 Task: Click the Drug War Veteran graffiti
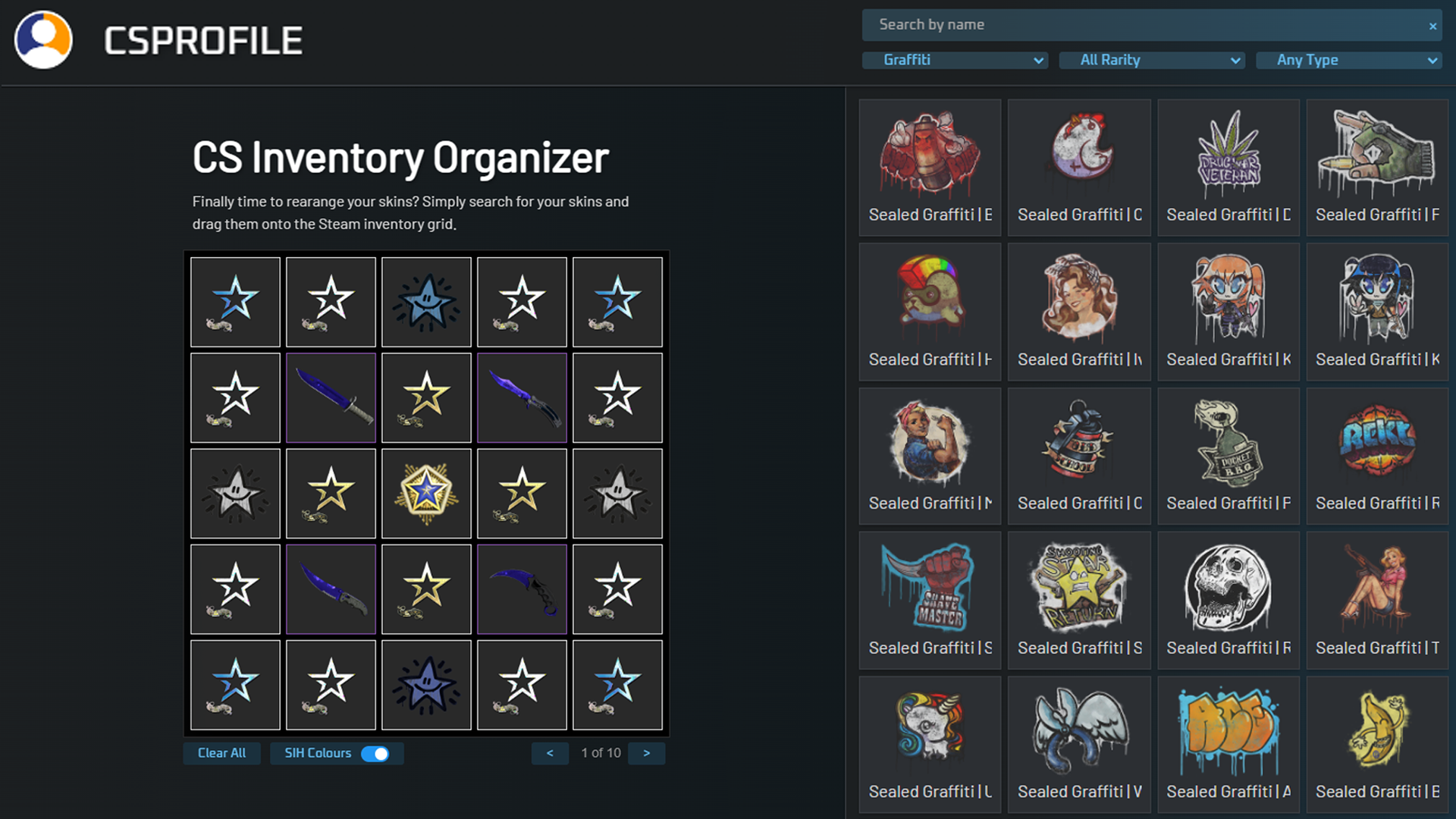click(x=1227, y=154)
